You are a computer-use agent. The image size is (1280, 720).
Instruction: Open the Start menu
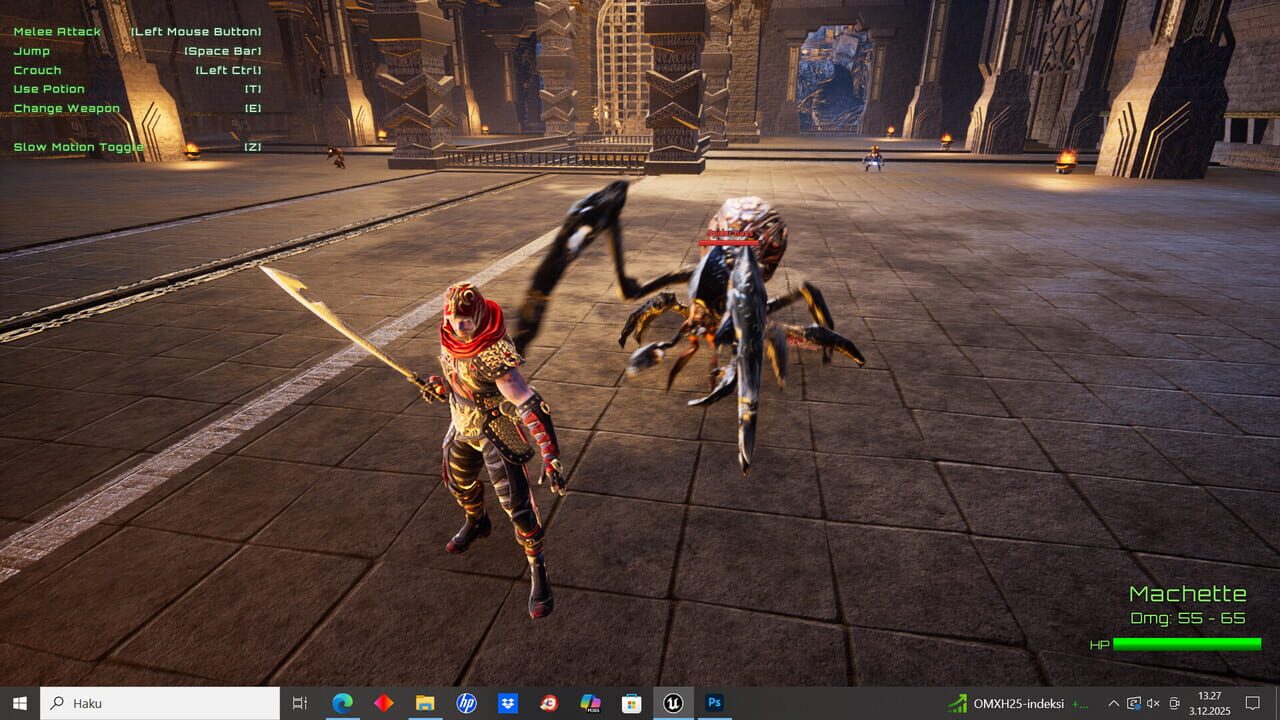tap(19, 703)
